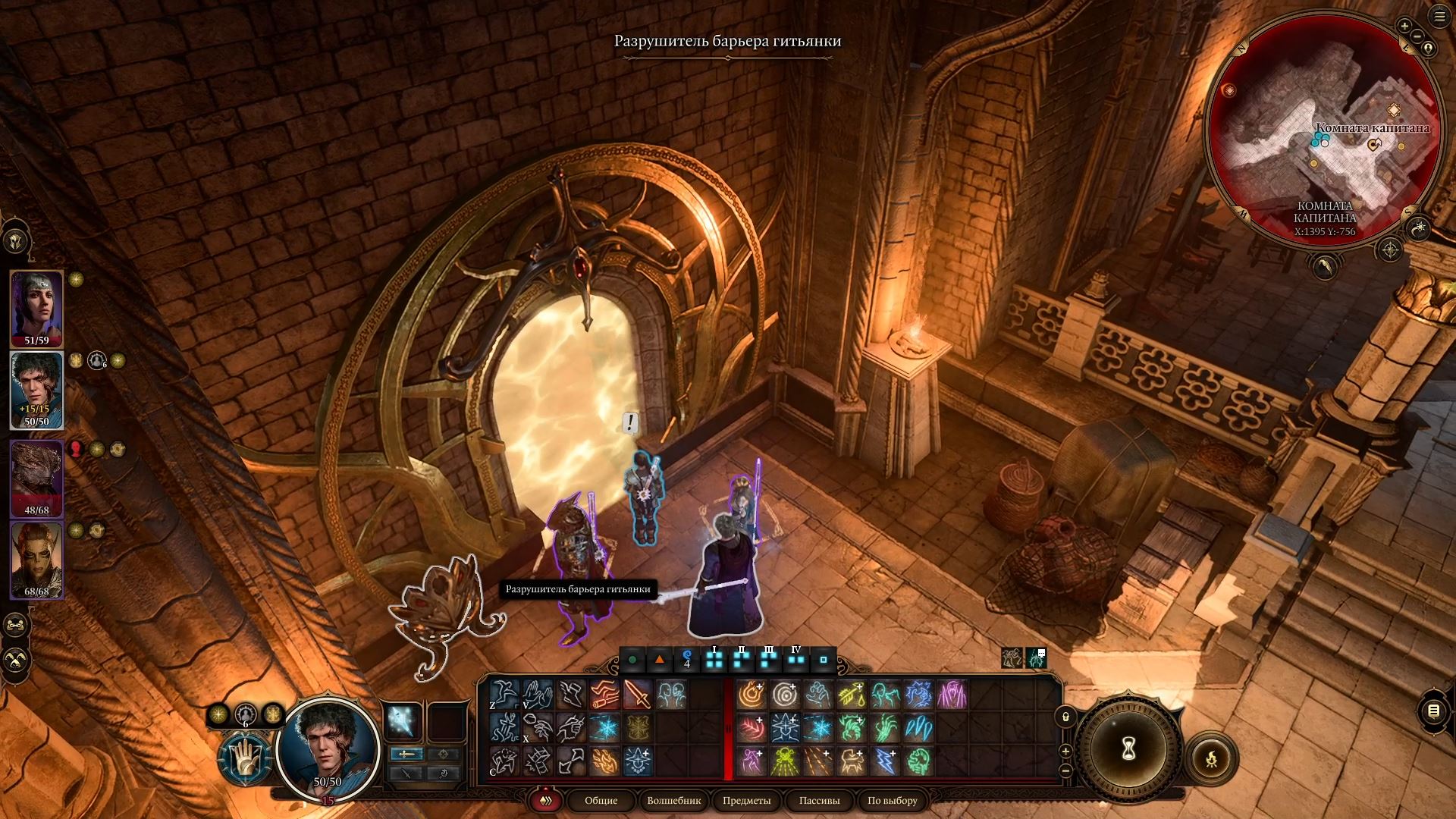
Task: Activate the red sword attack action
Action: pyautogui.click(x=637, y=695)
